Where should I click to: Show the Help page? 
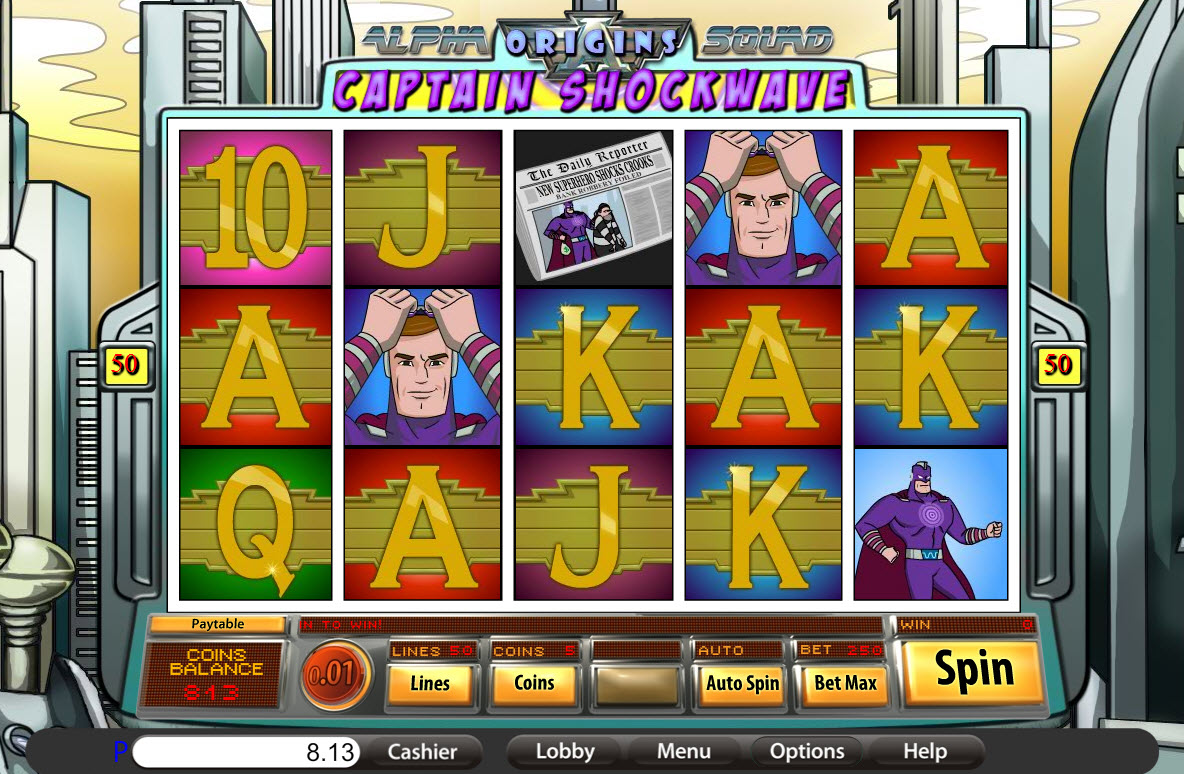click(x=925, y=752)
